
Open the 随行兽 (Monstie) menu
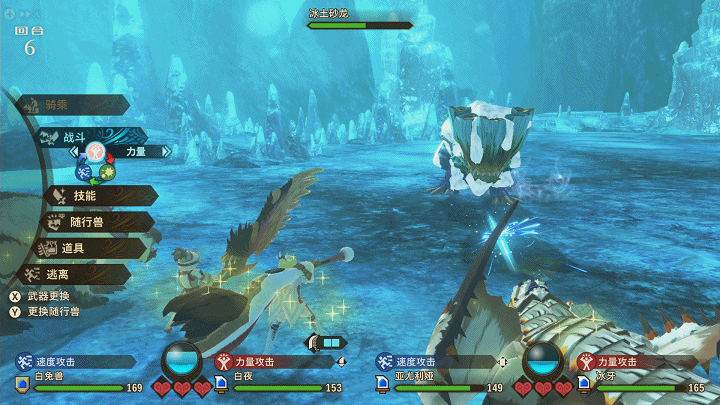coord(88,222)
